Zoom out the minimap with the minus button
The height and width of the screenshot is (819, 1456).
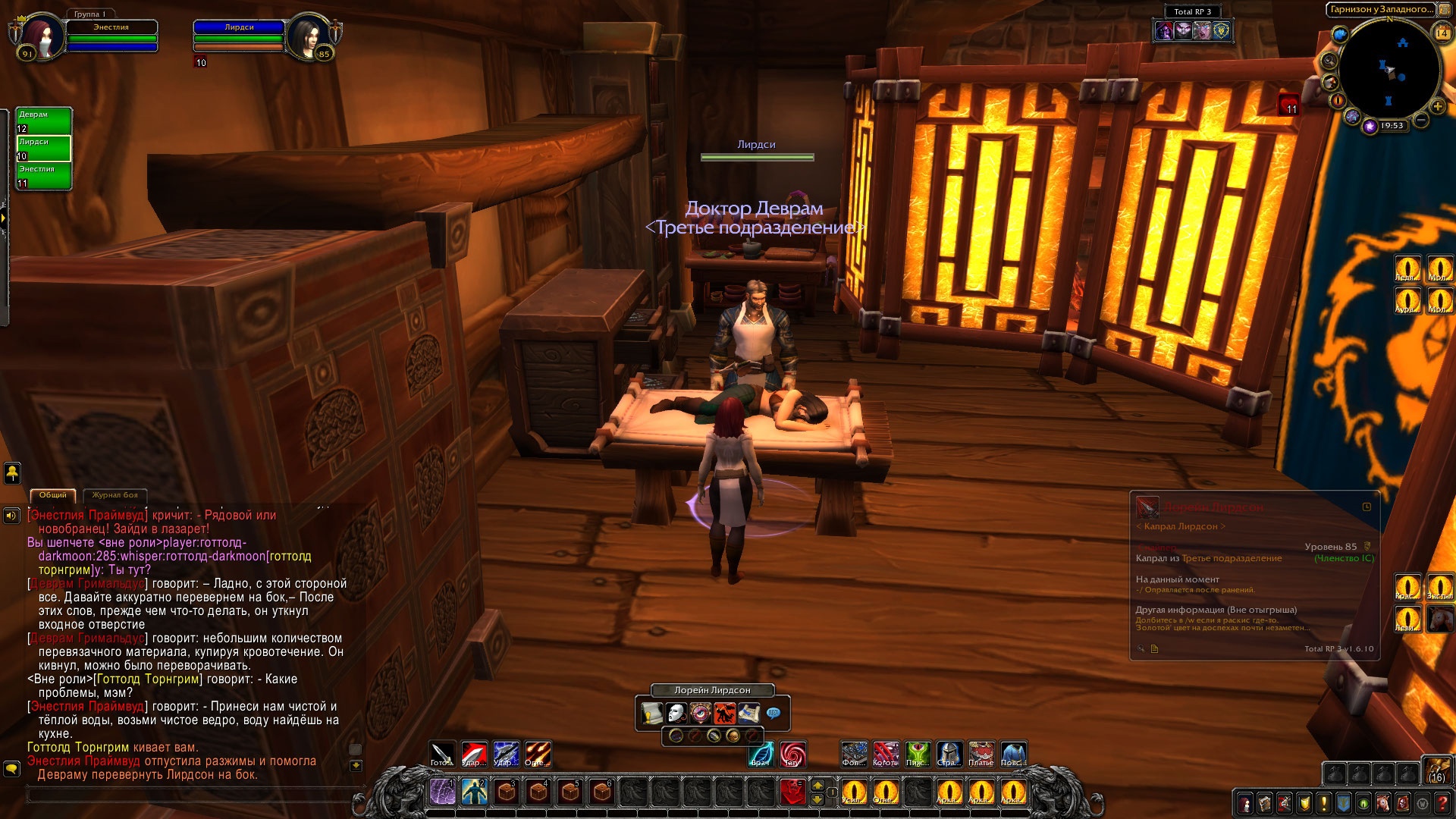coord(1421,120)
